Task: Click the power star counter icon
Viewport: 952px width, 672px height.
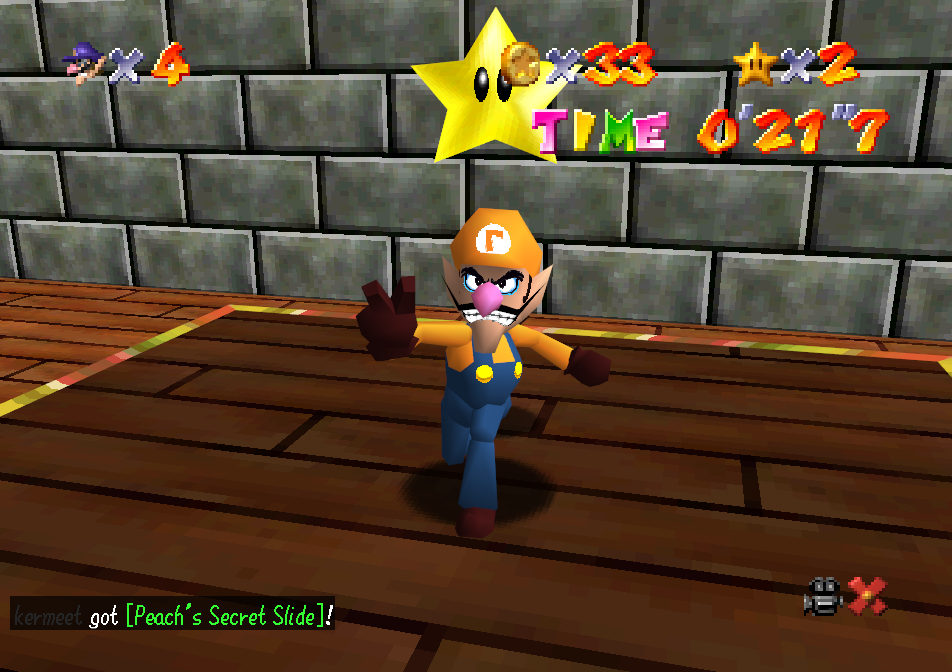Action: pos(755,63)
